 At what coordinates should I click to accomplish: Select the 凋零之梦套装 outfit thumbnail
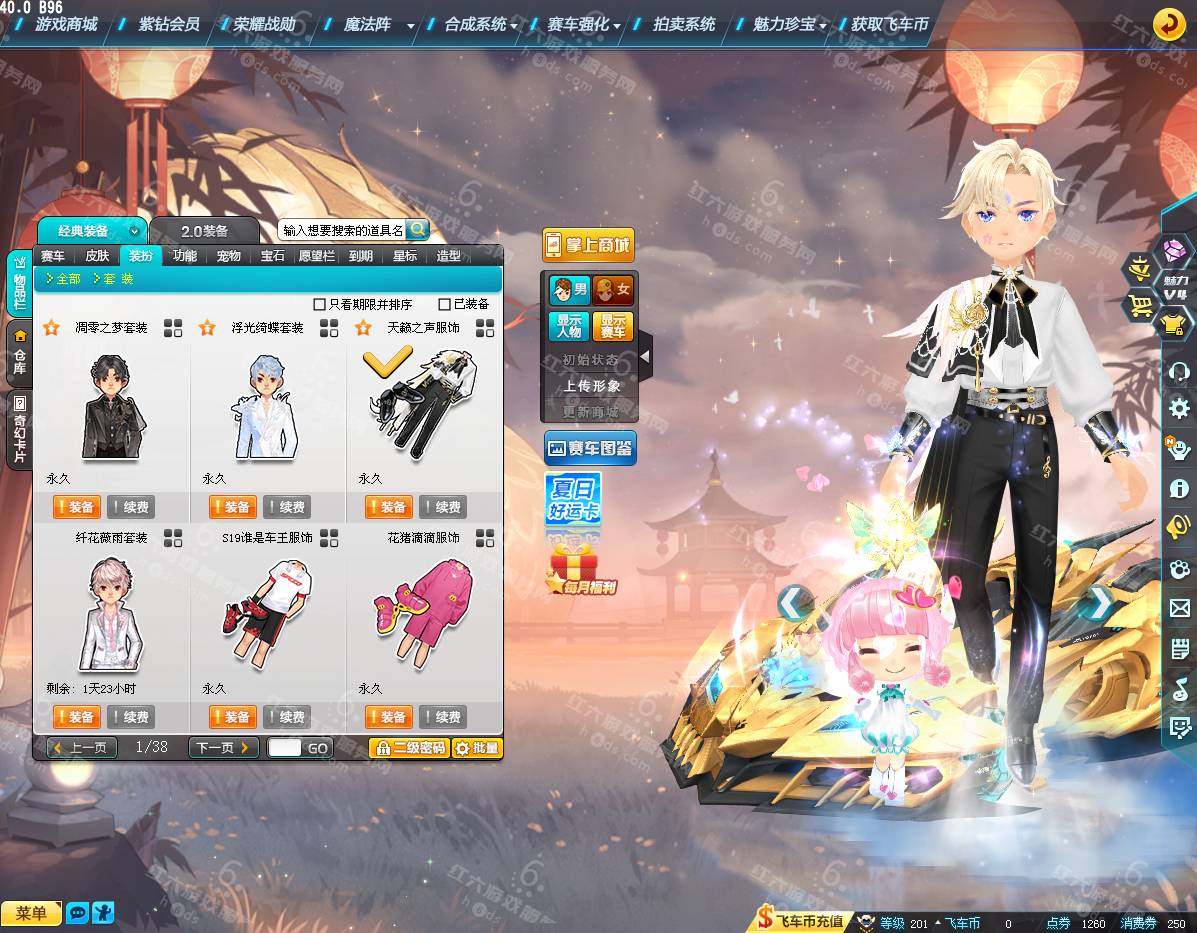[x=112, y=406]
